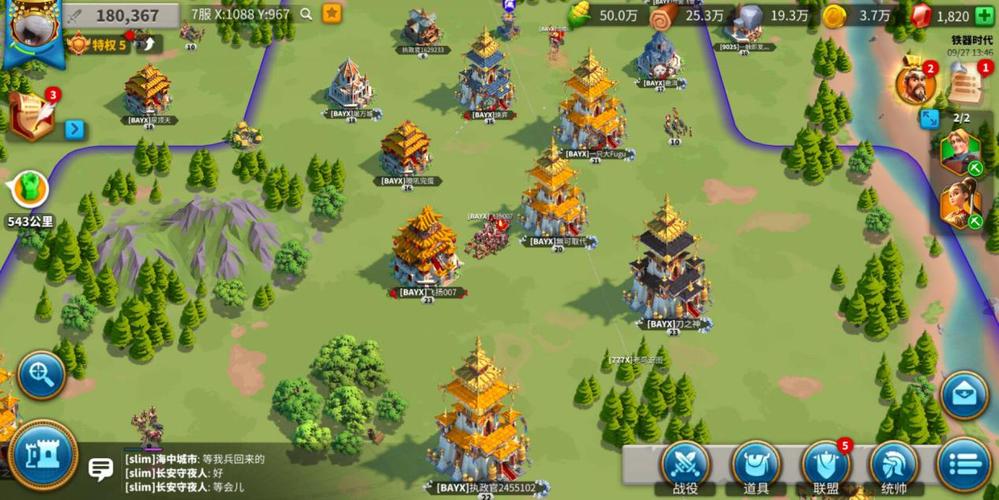Click the coordinate search magnifier
Screen dimensions: 999x500
tap(306, 14)
